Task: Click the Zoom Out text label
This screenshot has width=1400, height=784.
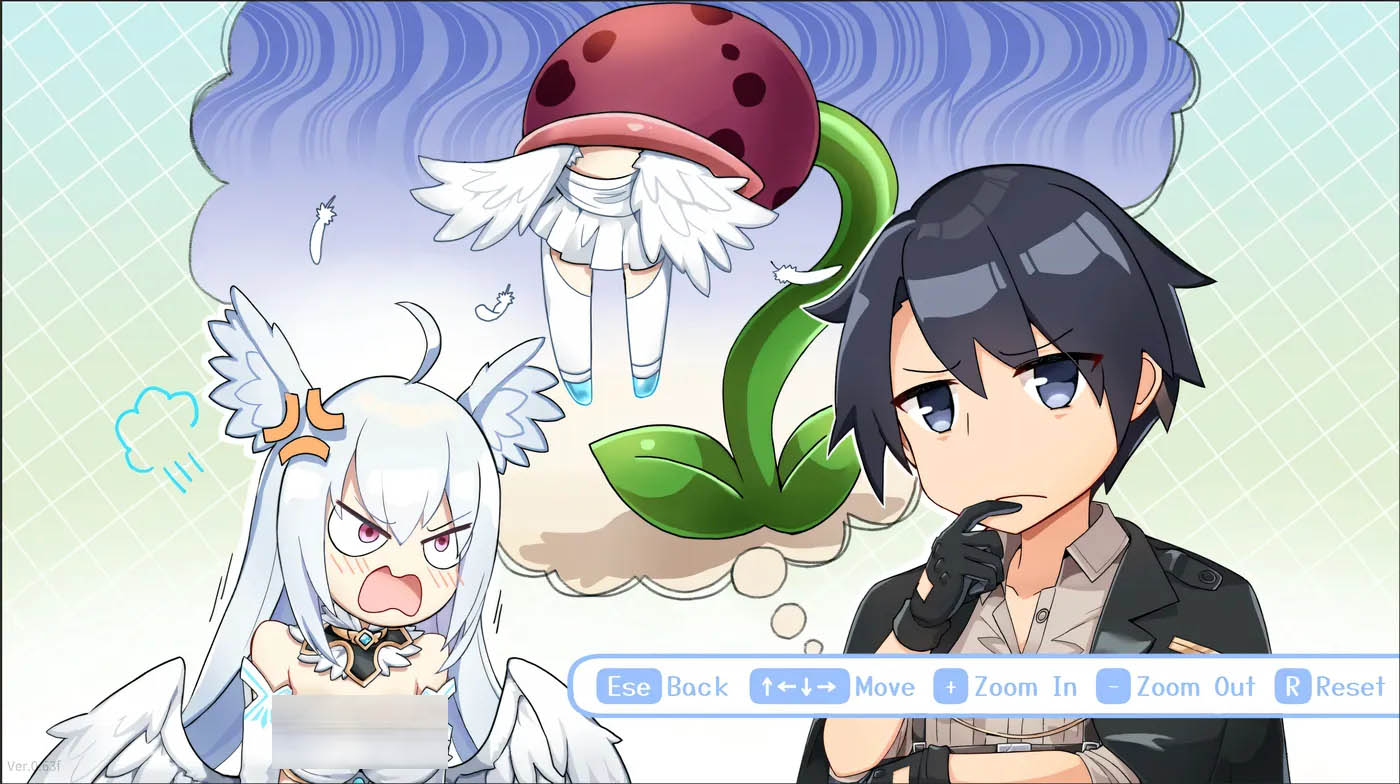Action: 1196,687
